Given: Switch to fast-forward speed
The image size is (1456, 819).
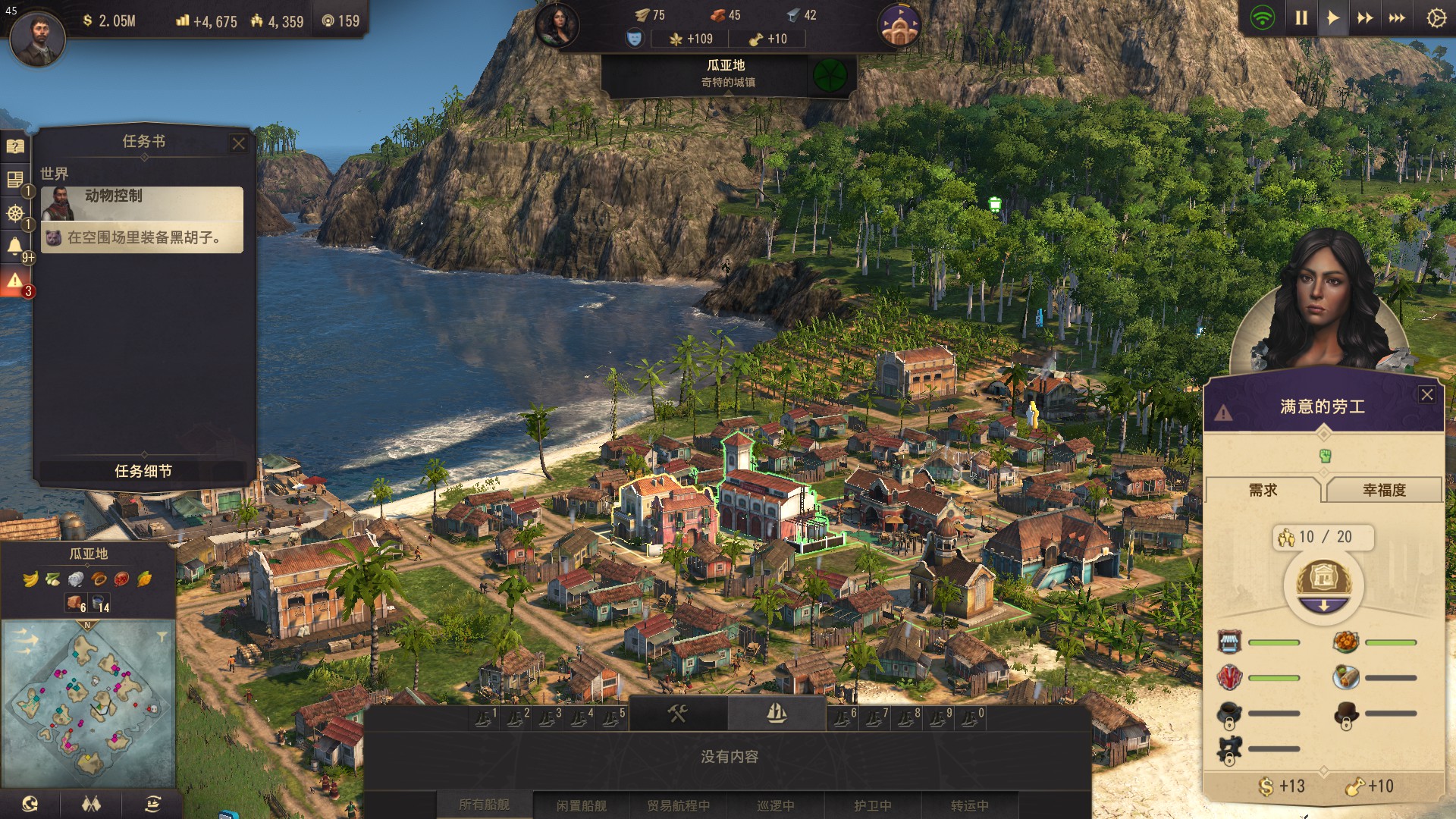Looking at the screenshot, I should tap(1364, 18).
